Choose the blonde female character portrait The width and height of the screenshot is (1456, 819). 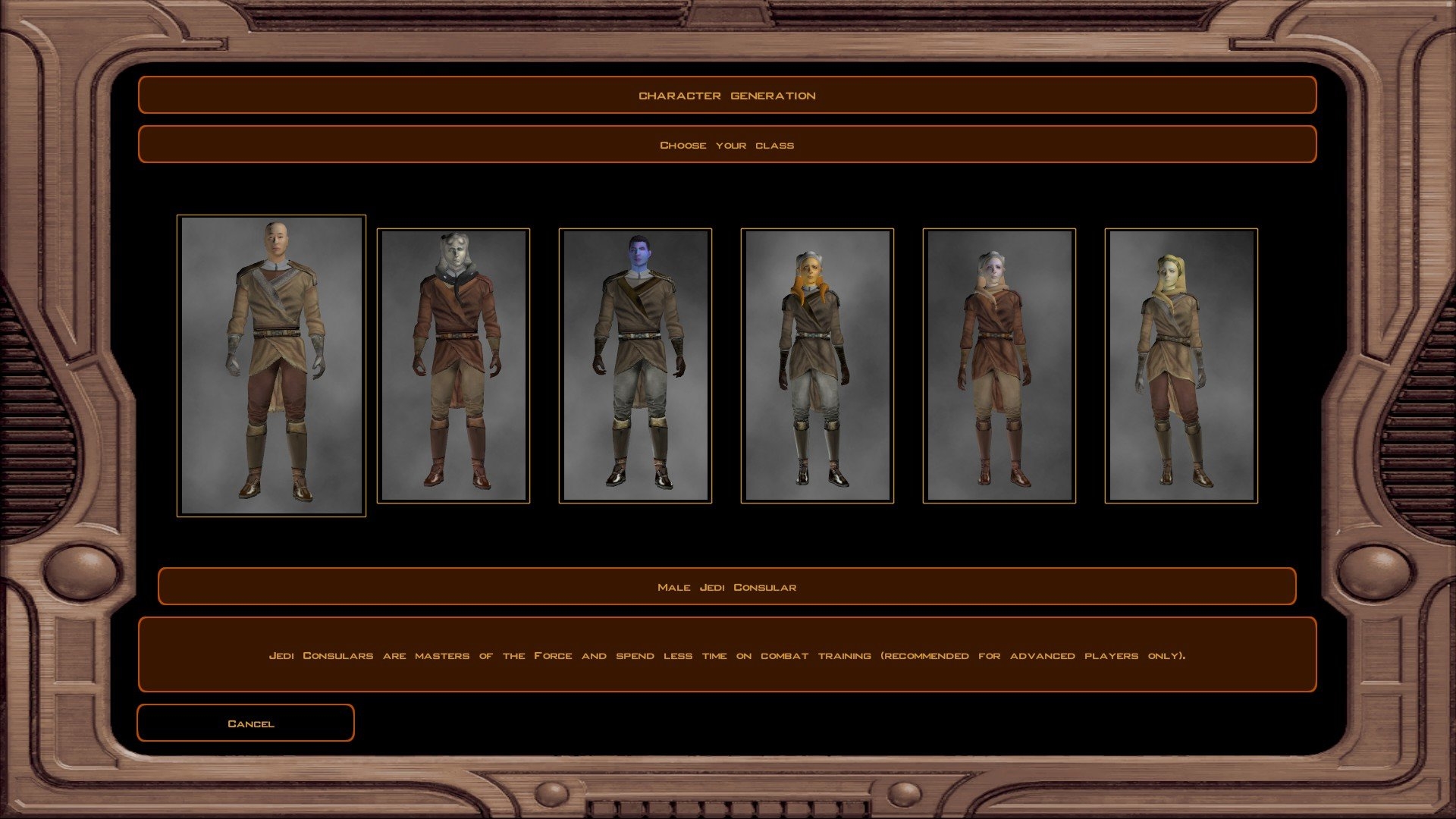[x=1181, y=364]
